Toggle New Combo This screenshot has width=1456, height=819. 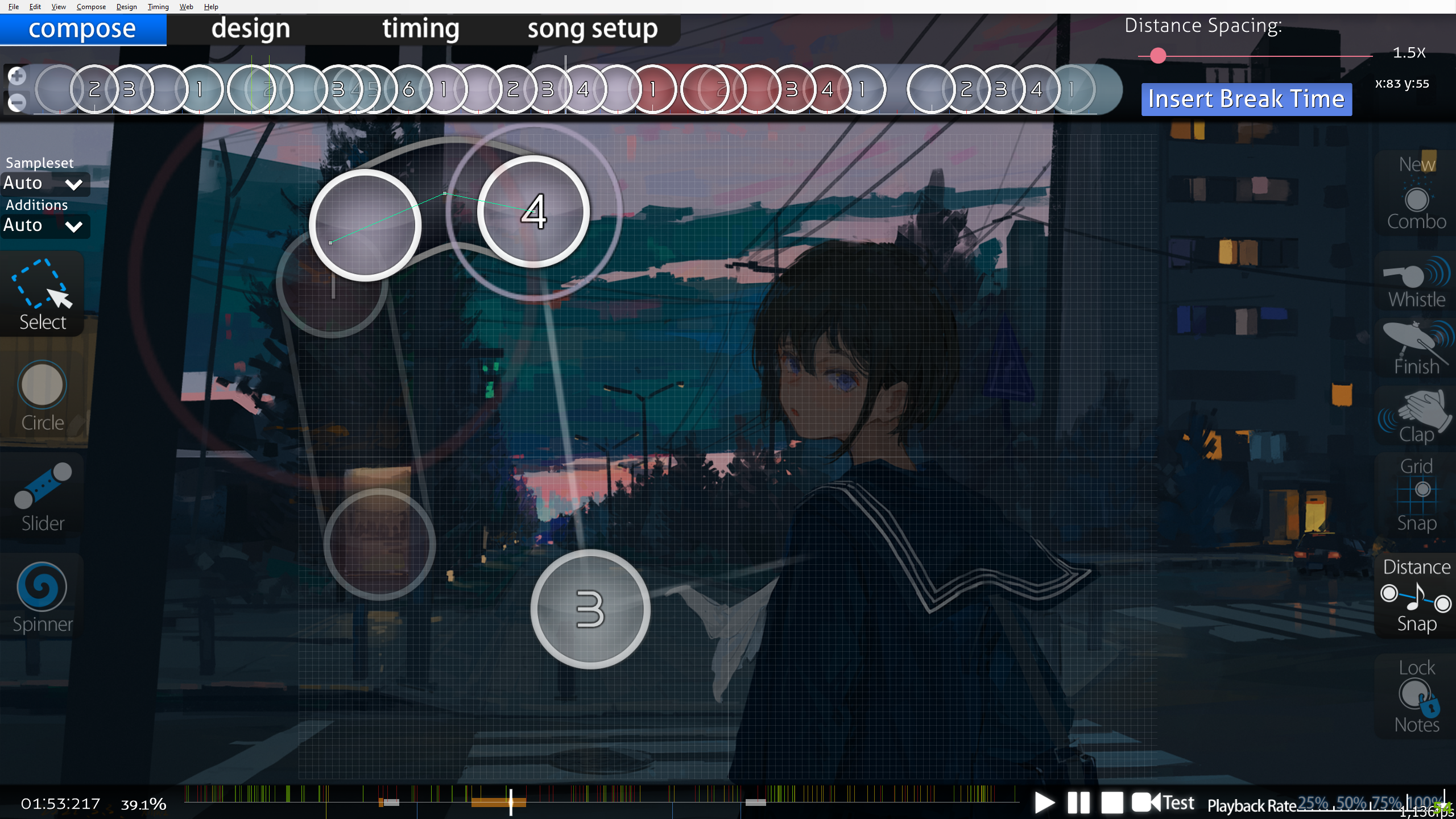(1416, 193)
